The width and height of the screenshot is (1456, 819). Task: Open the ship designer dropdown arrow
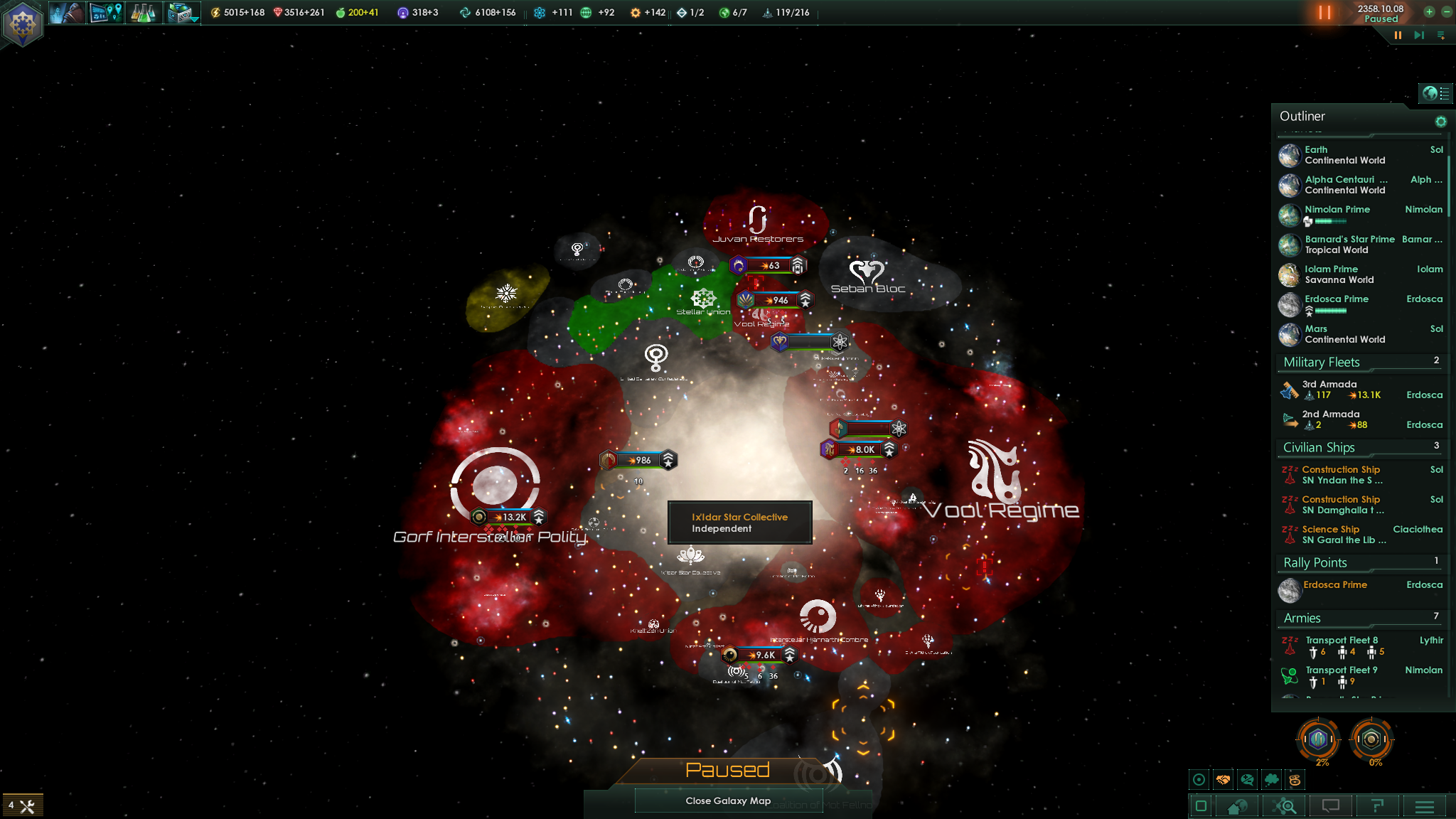coord(195,20)
